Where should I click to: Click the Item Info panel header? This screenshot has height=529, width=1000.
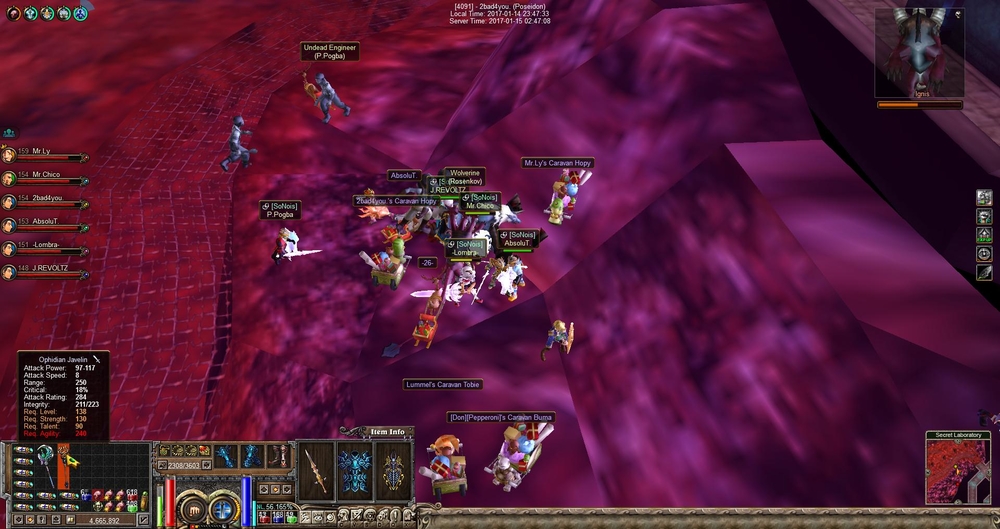pos(387,432)
